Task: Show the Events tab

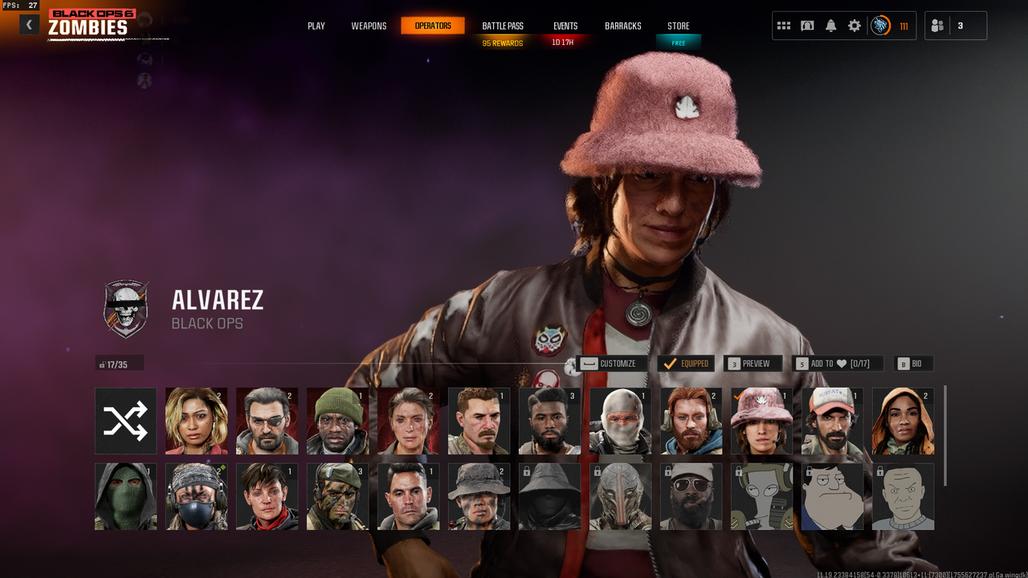Action: coord(565,26)
